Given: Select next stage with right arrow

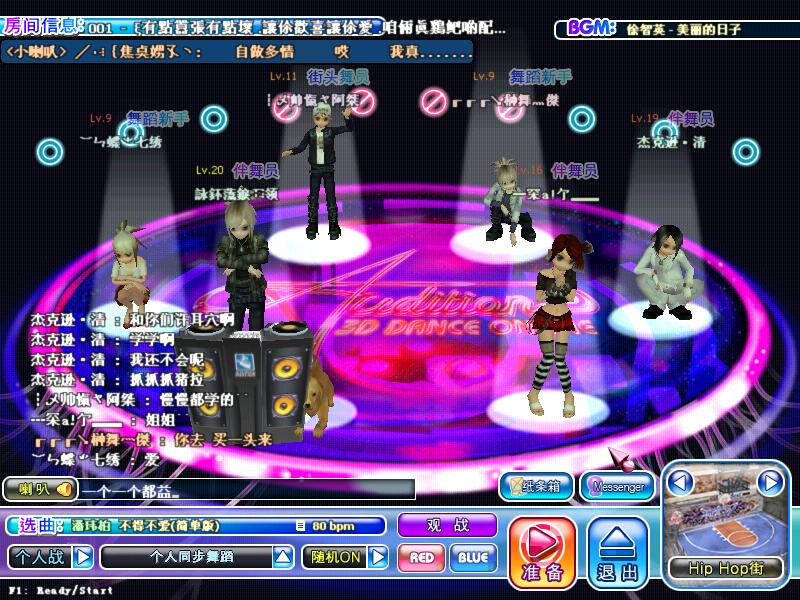Looking at the screenshot, I should point(769,483).
